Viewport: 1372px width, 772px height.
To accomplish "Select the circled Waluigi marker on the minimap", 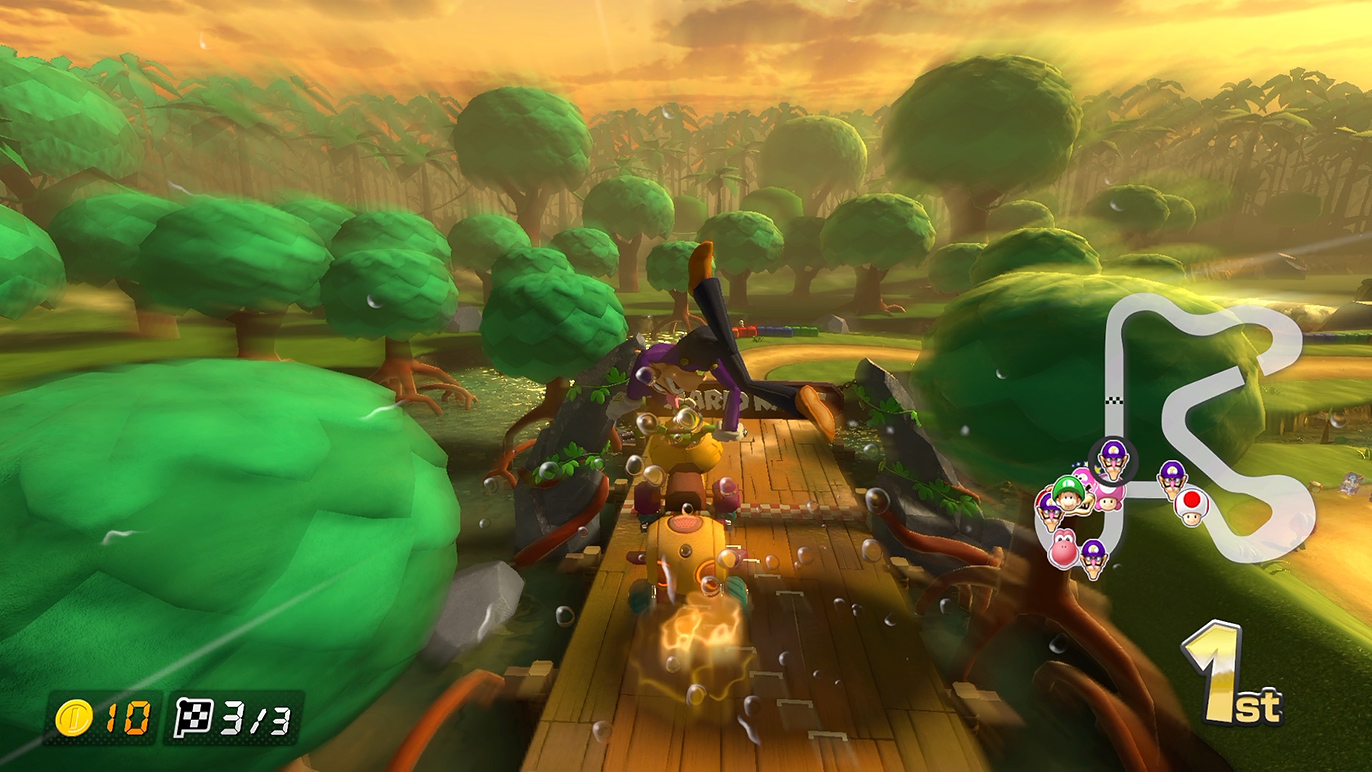I will point(1112,459).
